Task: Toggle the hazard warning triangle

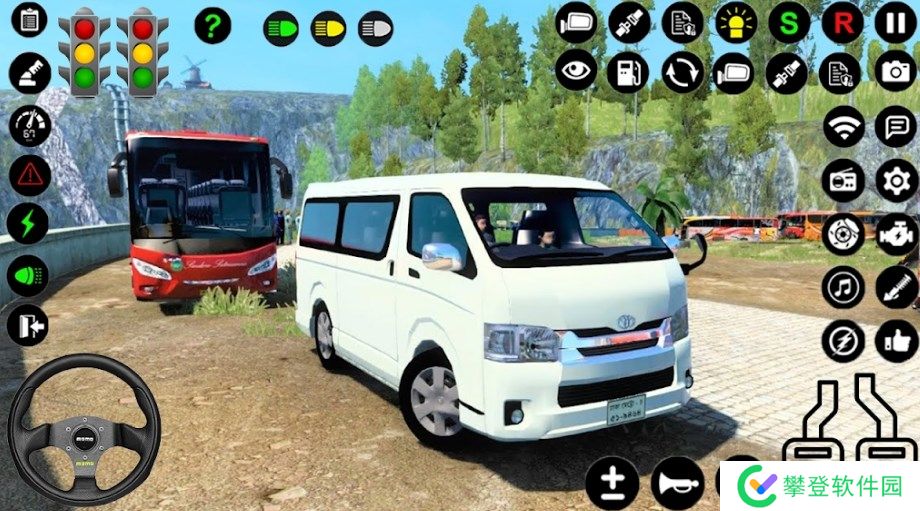Action: [x=30, y=176]
